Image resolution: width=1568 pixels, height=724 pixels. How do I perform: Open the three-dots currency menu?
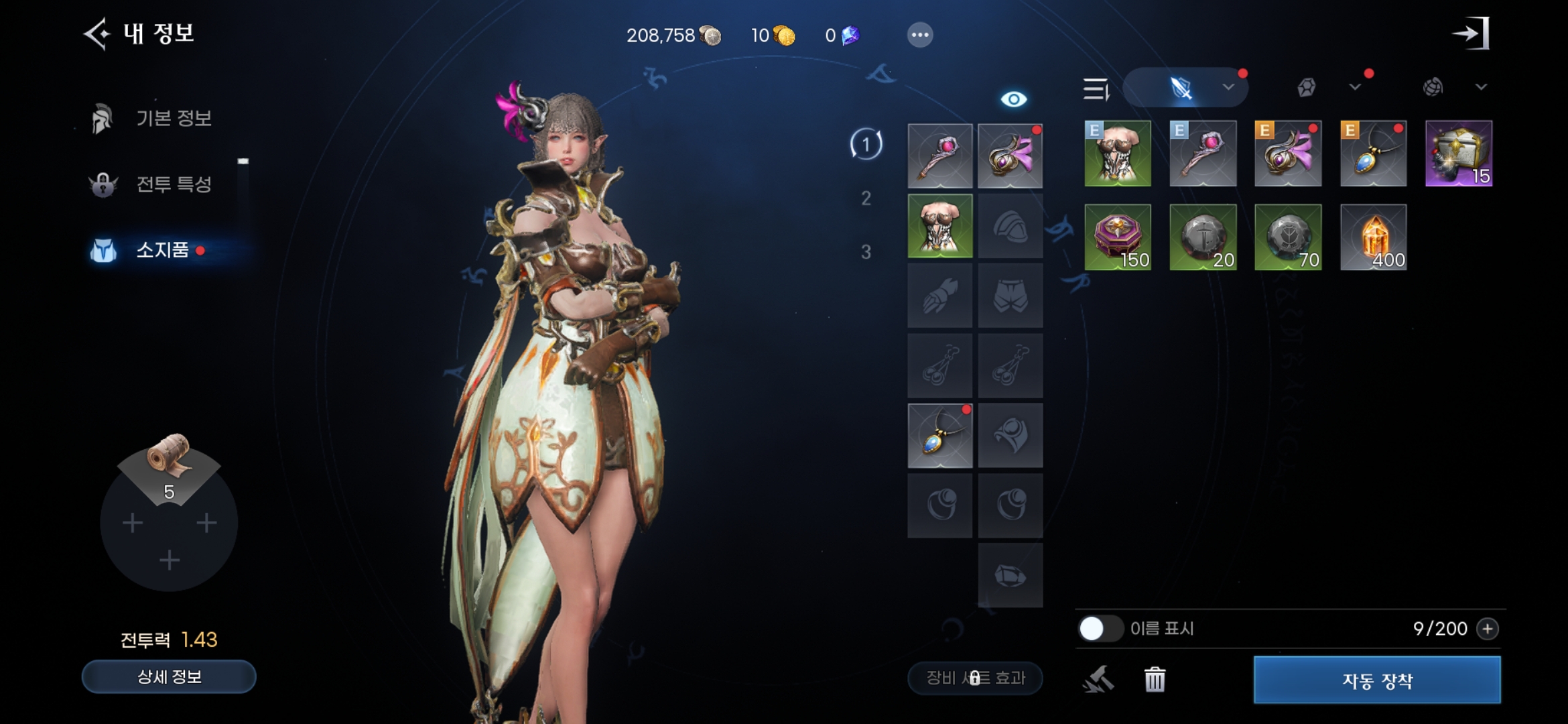(919, 35)
